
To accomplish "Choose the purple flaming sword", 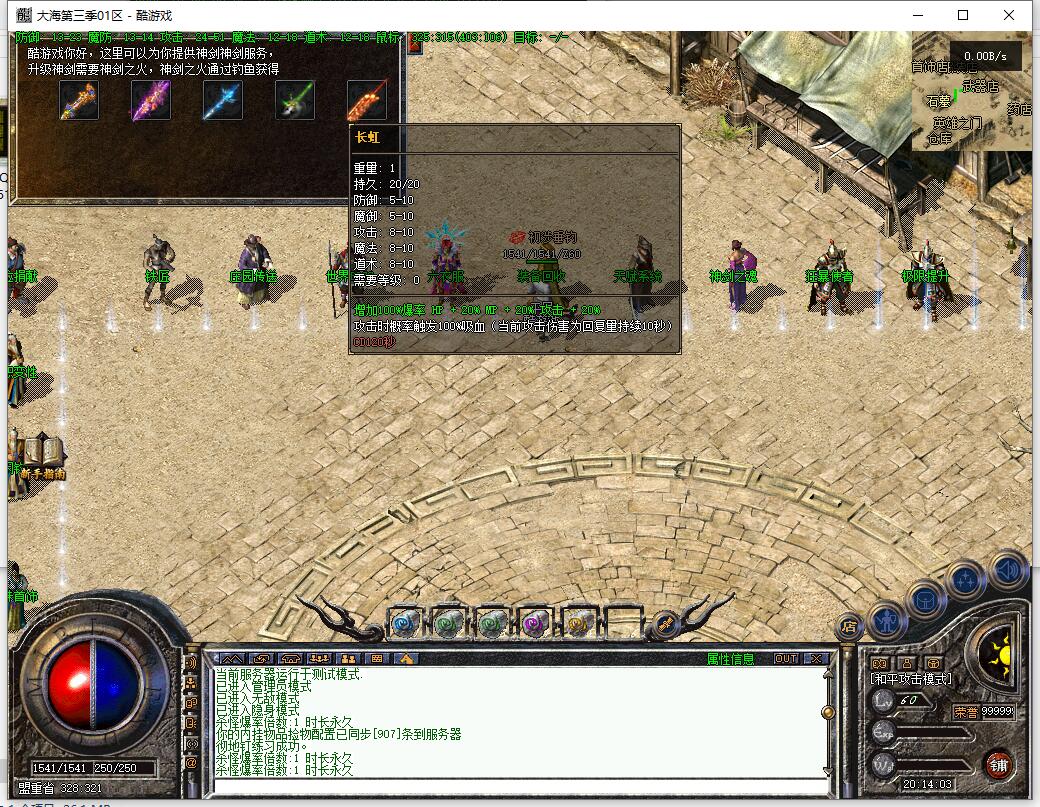I will pyautogui.click(x=151, y=100).
